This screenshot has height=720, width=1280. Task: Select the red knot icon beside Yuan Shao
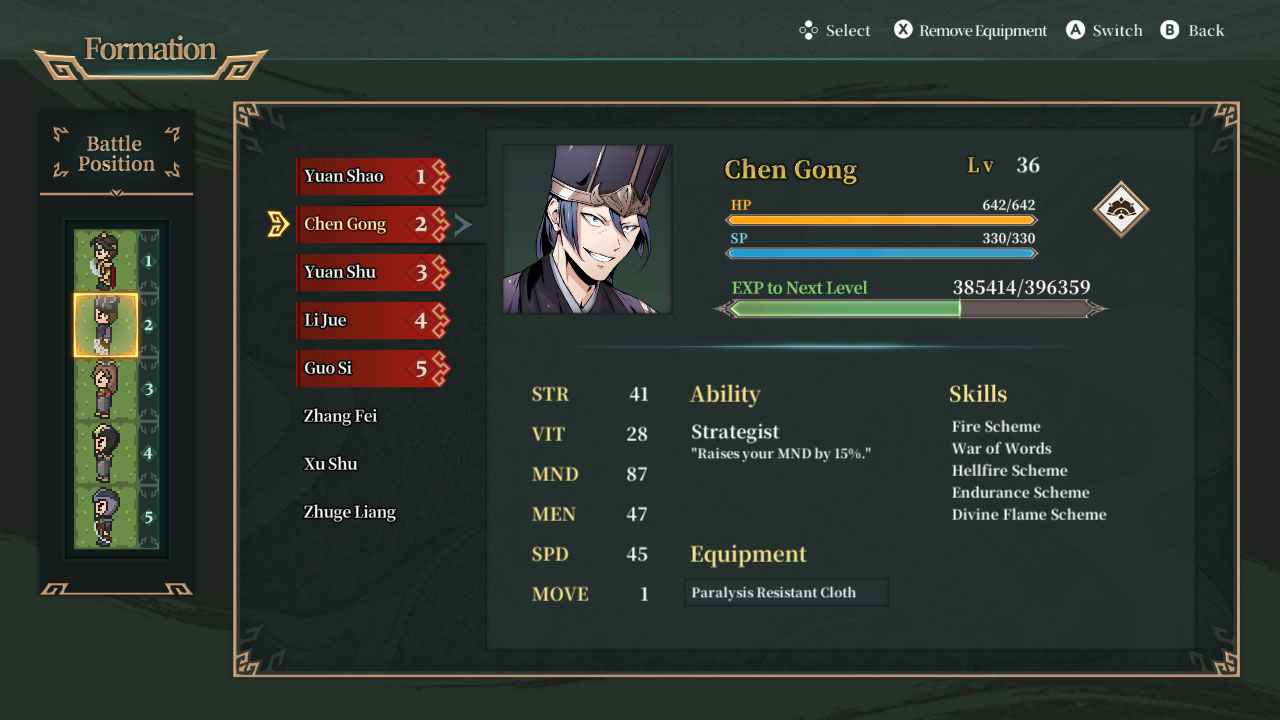(x=438, y=176)
